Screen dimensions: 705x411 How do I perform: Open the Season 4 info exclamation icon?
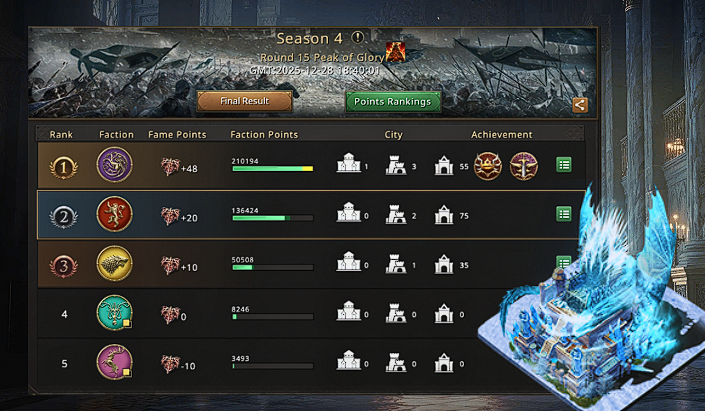click(x=357, y=38)
